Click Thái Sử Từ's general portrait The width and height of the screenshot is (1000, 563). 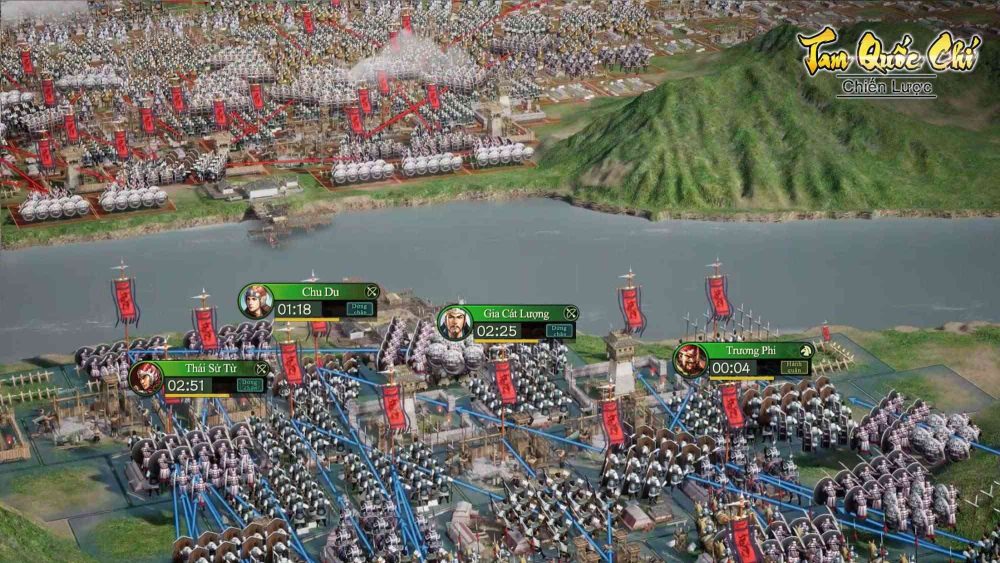tap(146, 378)
